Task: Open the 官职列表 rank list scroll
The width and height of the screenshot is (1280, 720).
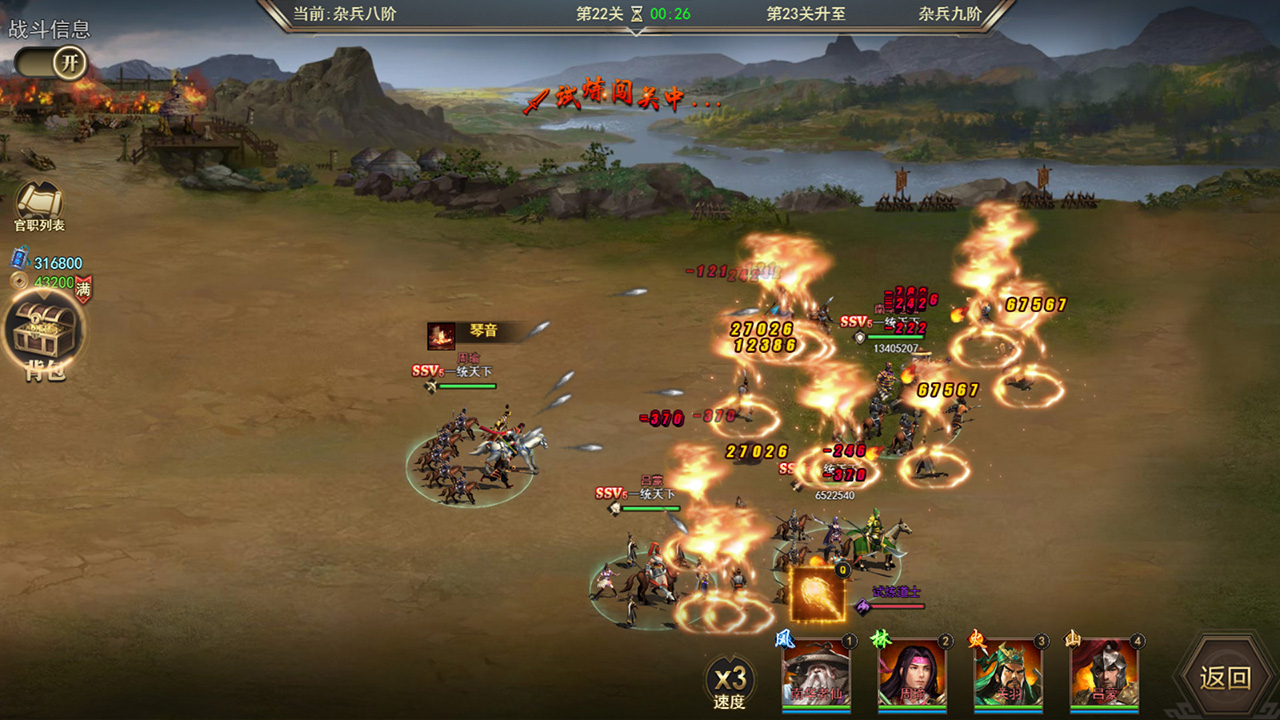Action: (x=40, y=204)
